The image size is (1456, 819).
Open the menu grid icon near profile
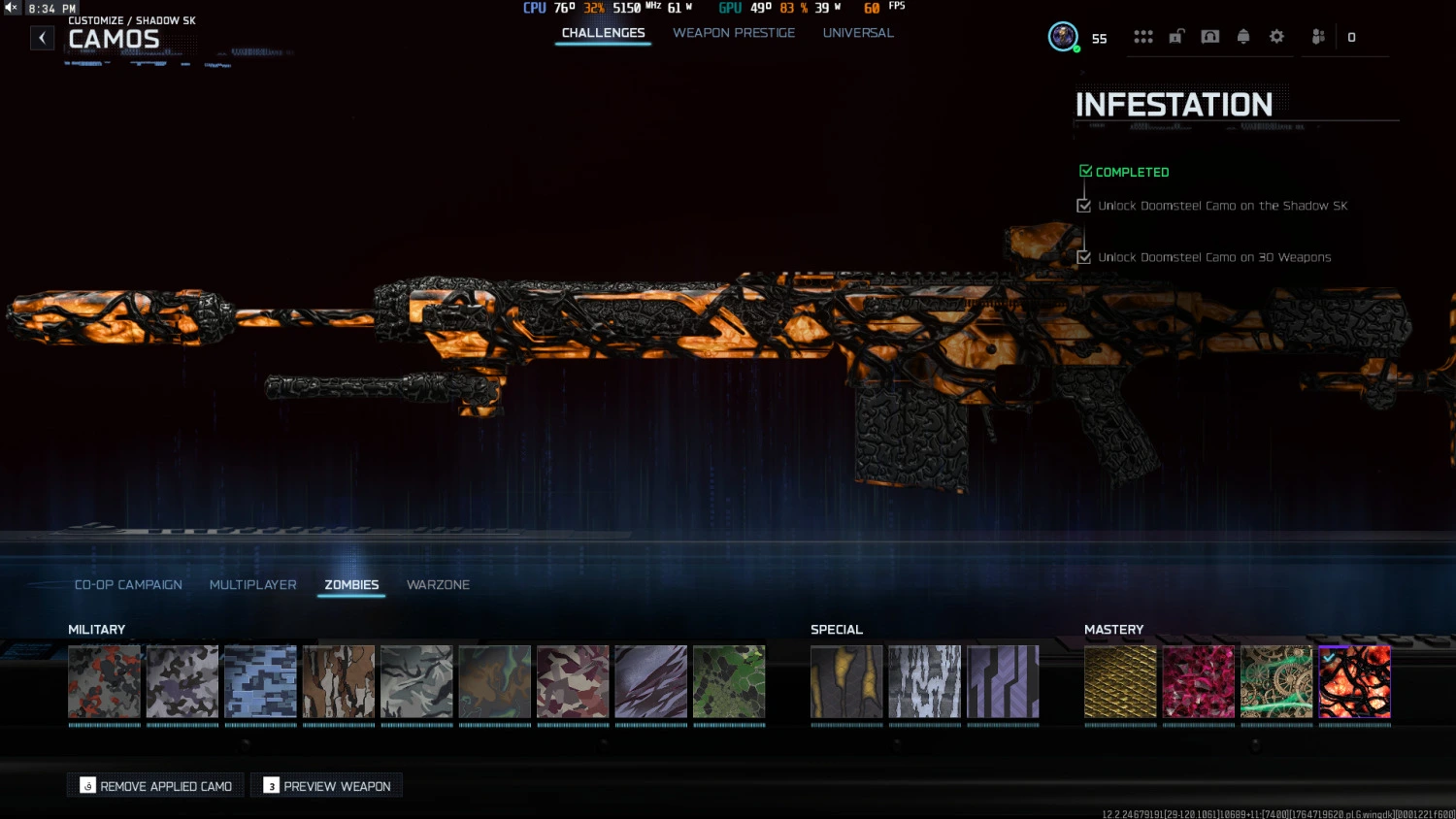coord(1143,37)
